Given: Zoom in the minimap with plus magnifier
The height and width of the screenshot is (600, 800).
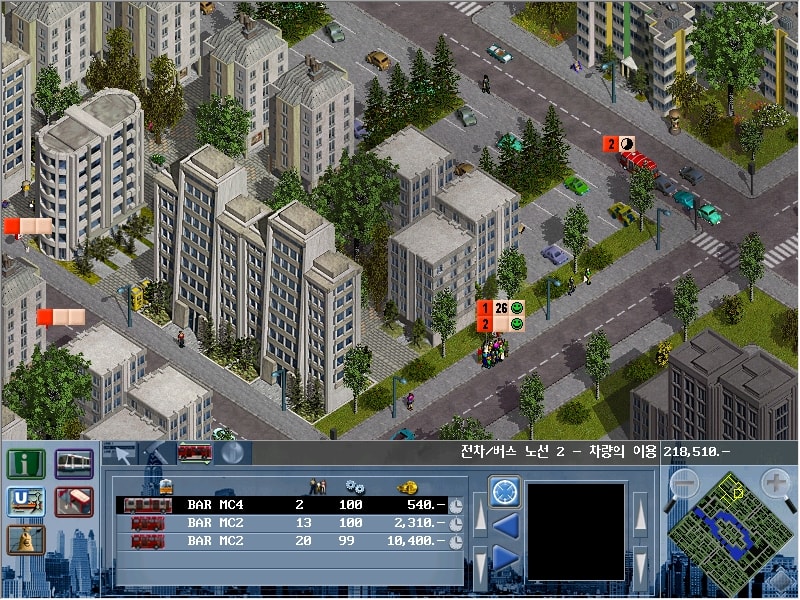Looking at the screenshot, I should tap(776, 484).
